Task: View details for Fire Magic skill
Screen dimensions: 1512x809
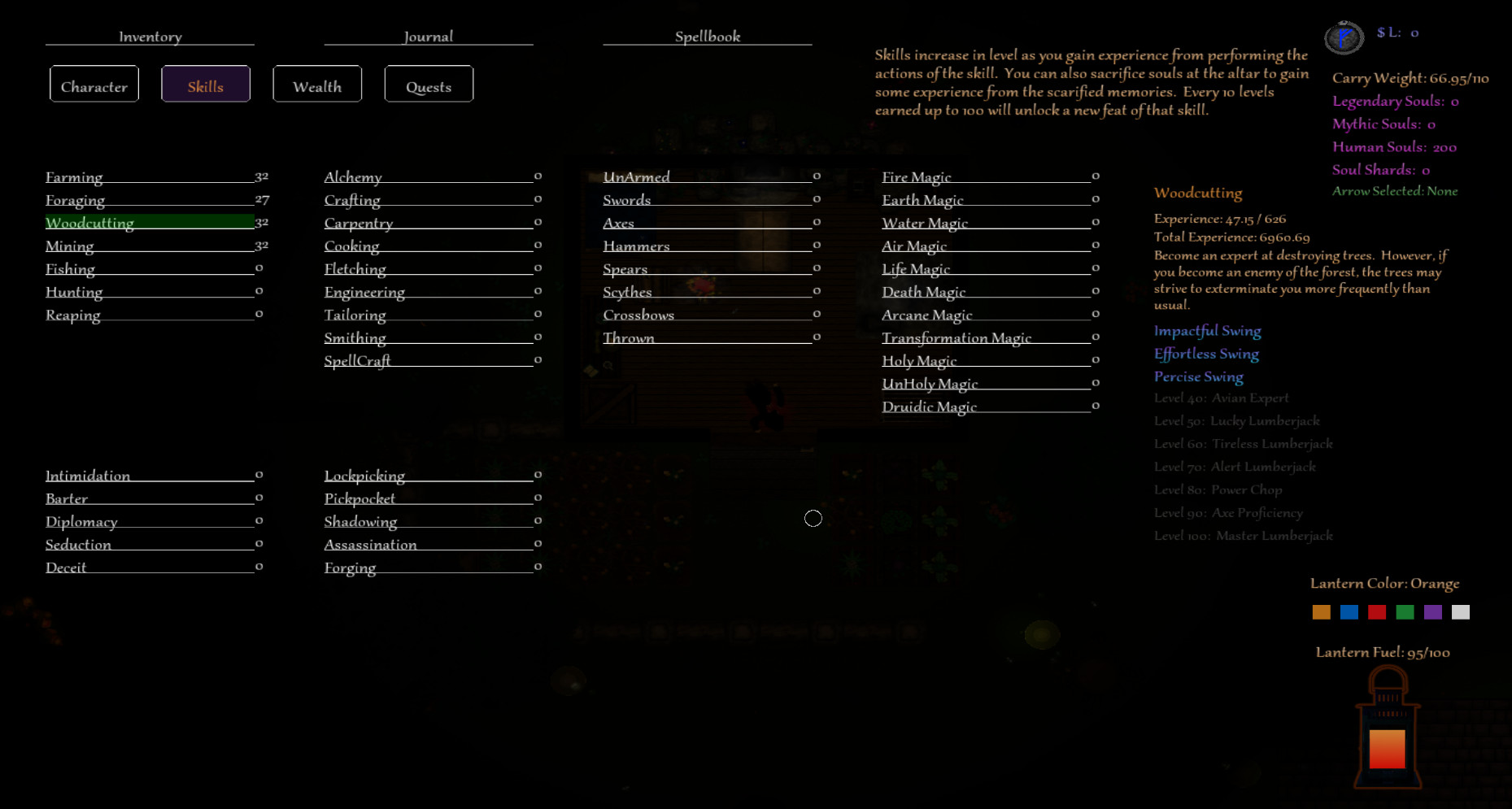Action: click(x=917, y=176)
